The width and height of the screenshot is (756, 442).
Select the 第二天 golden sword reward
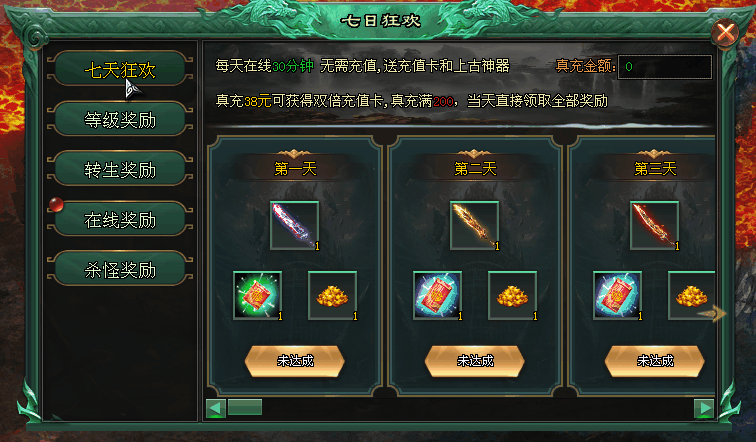[474, 225]
